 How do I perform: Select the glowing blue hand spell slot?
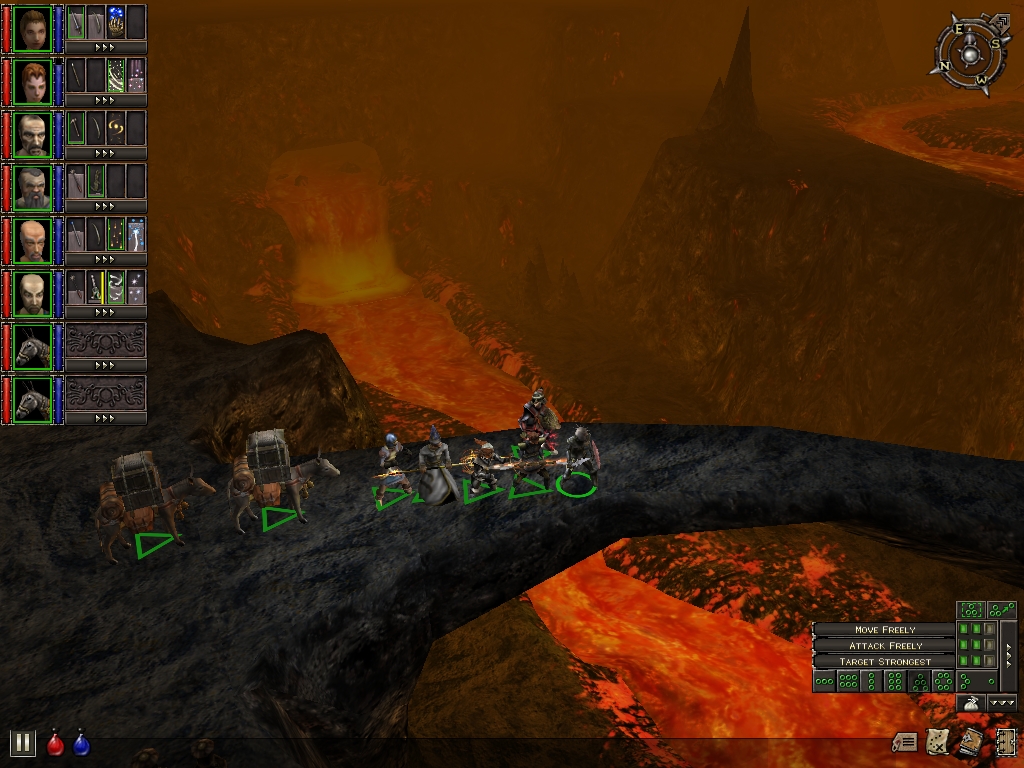click(116, 22)
